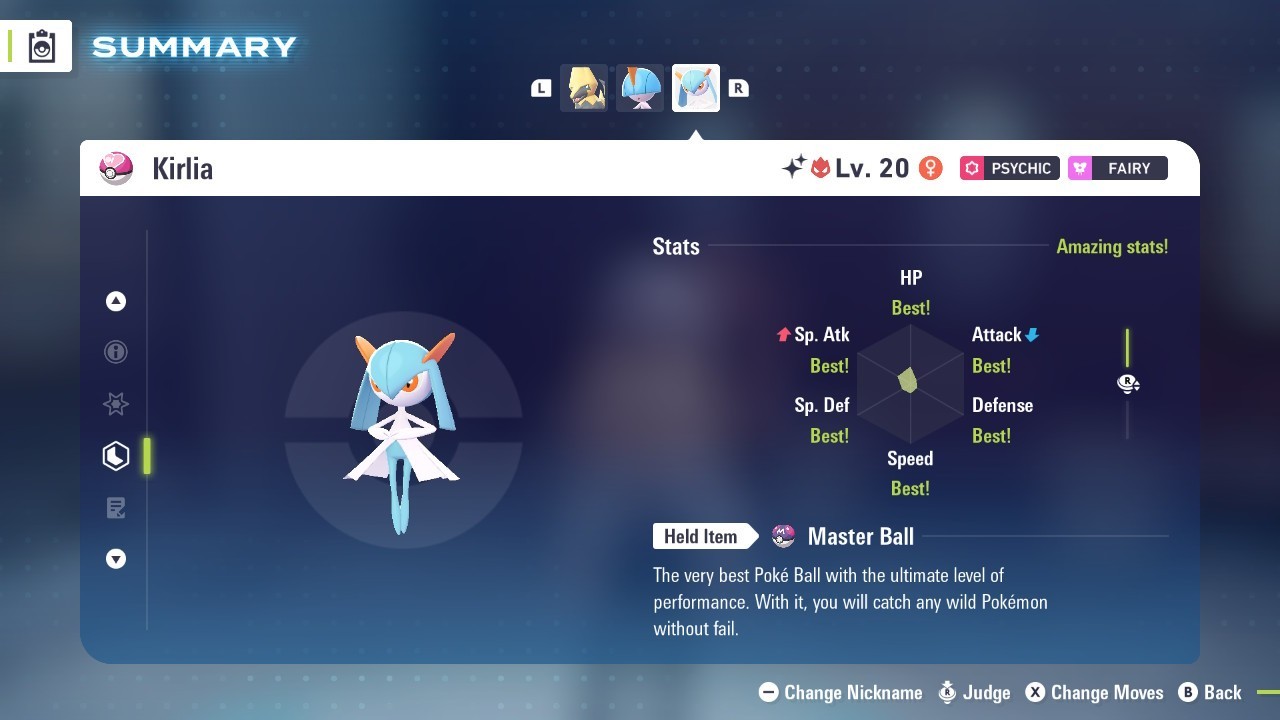Open the info page tab
Screen dimensions: 1280x720
[x=116, y=352]
